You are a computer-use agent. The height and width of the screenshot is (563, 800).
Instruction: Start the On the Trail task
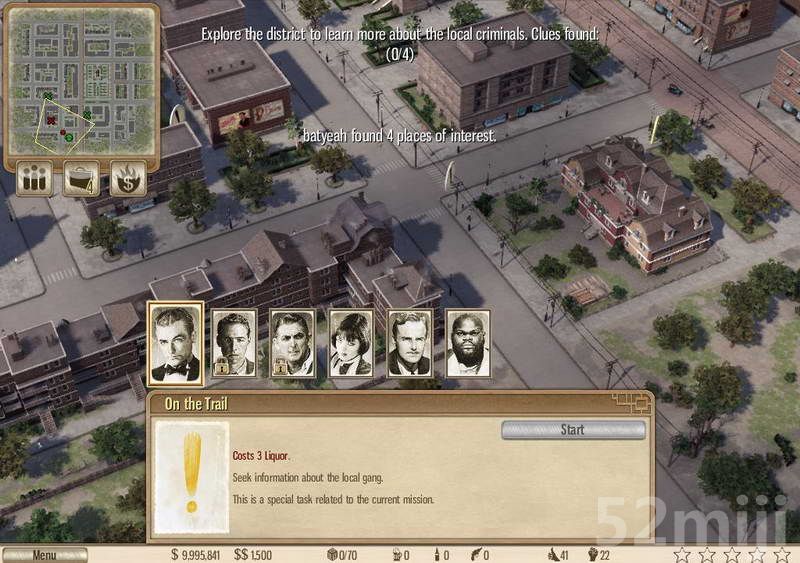click(572, 430)
